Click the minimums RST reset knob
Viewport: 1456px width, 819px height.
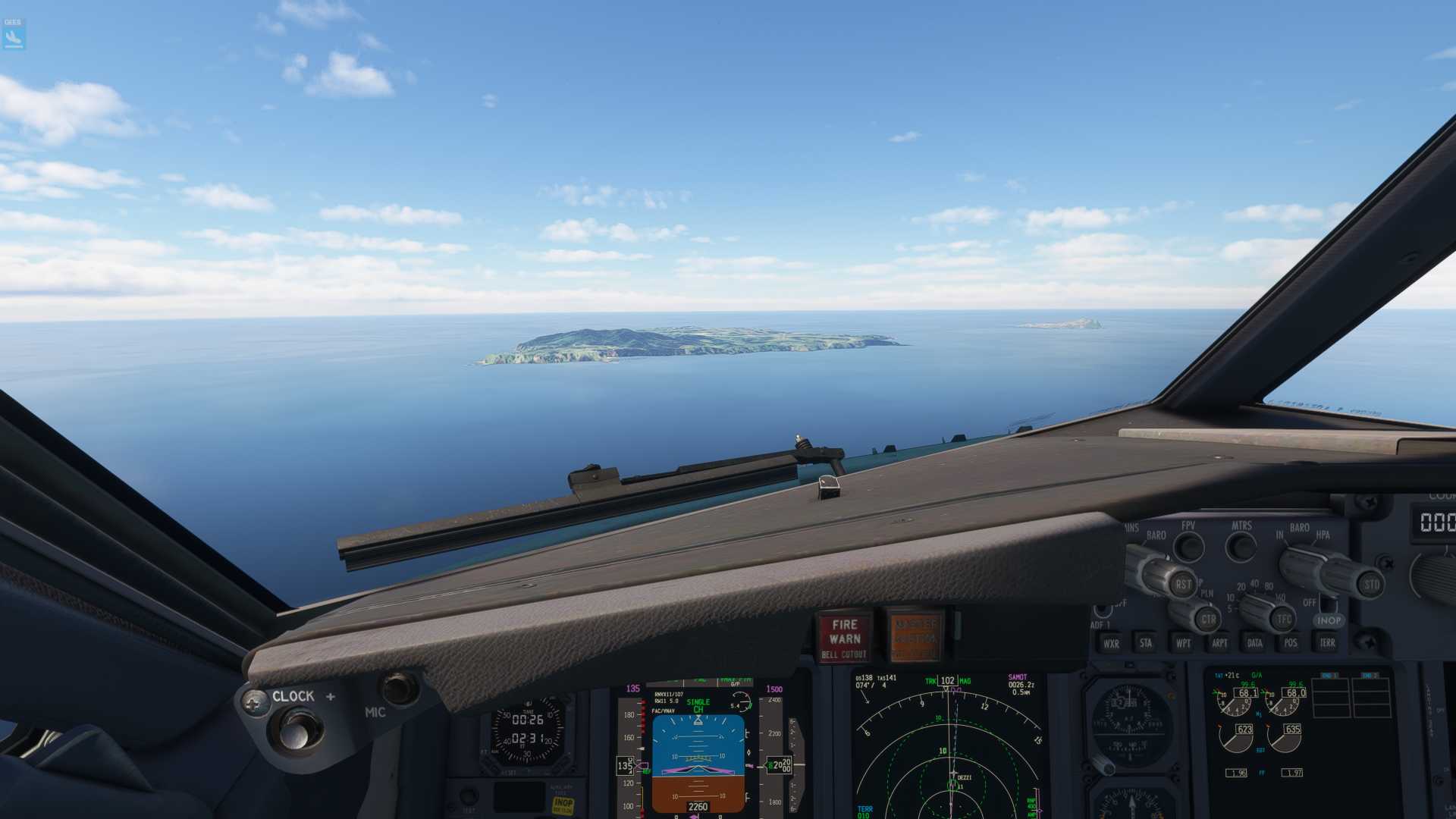1181,584
